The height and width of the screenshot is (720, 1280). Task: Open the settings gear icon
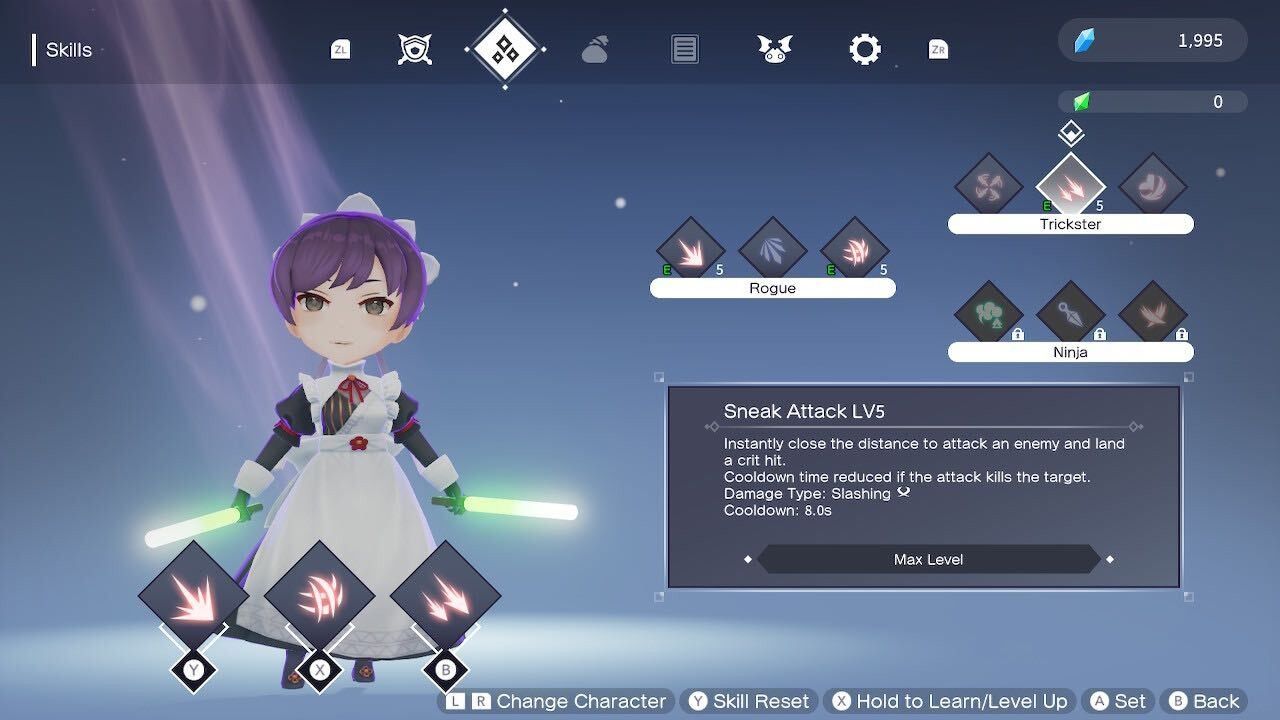(864, 47)
